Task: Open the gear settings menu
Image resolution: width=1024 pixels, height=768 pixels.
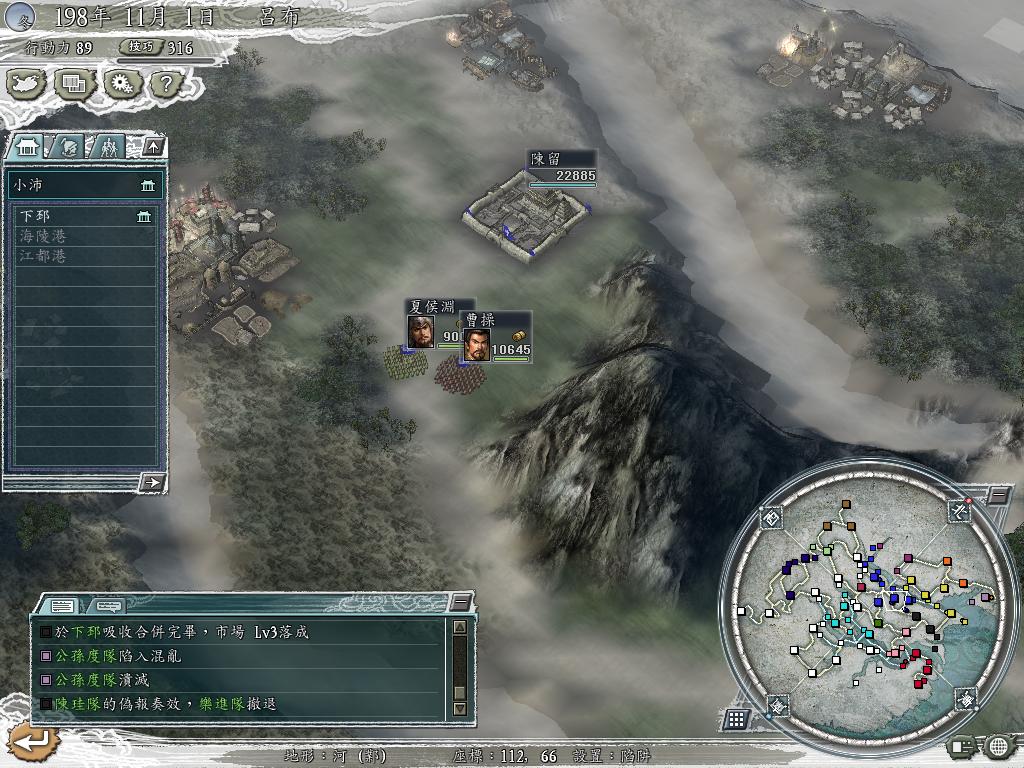Action: point(120,84)
